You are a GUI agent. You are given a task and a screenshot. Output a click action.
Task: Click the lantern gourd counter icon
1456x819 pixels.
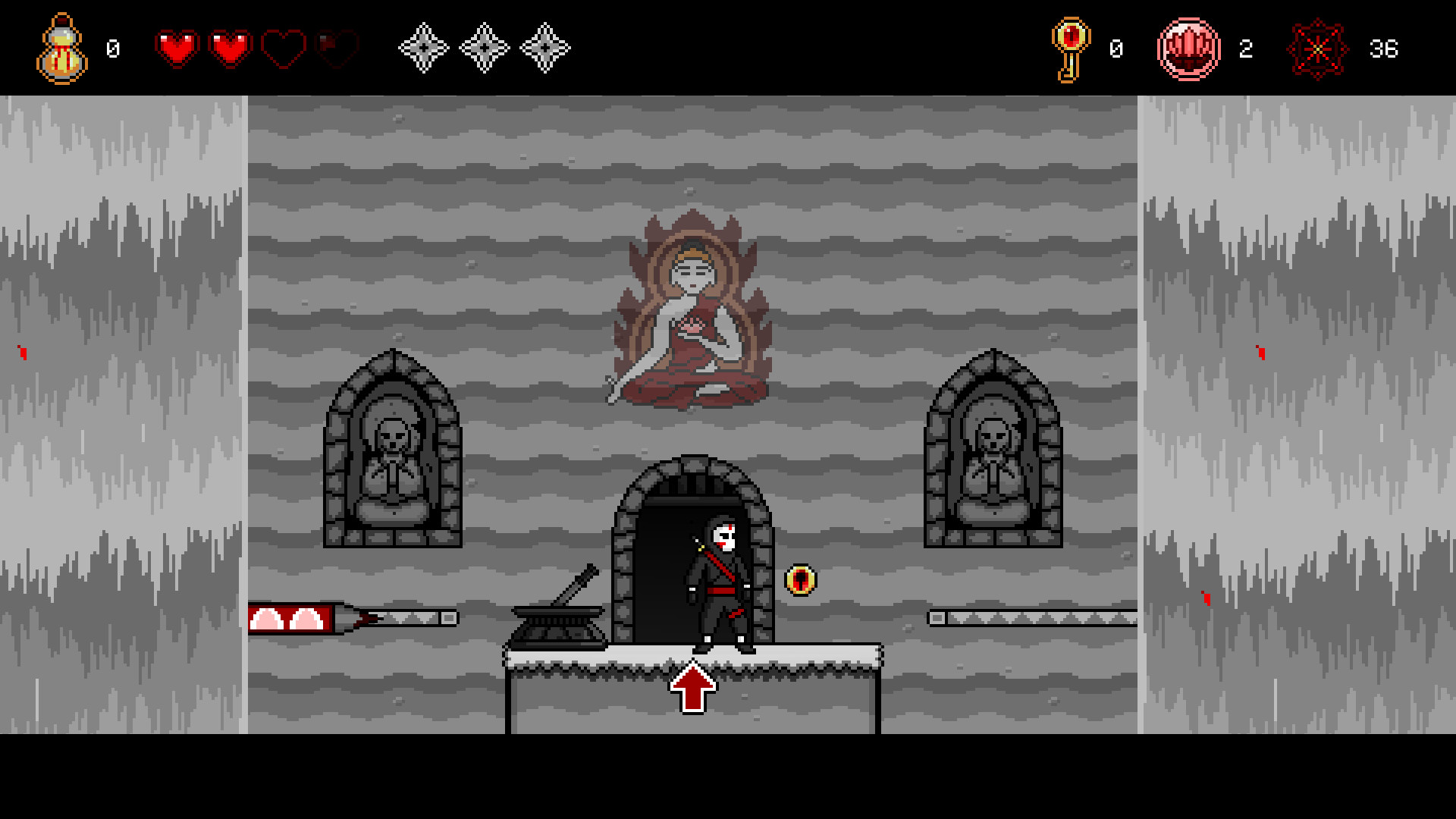coord(62,49)
